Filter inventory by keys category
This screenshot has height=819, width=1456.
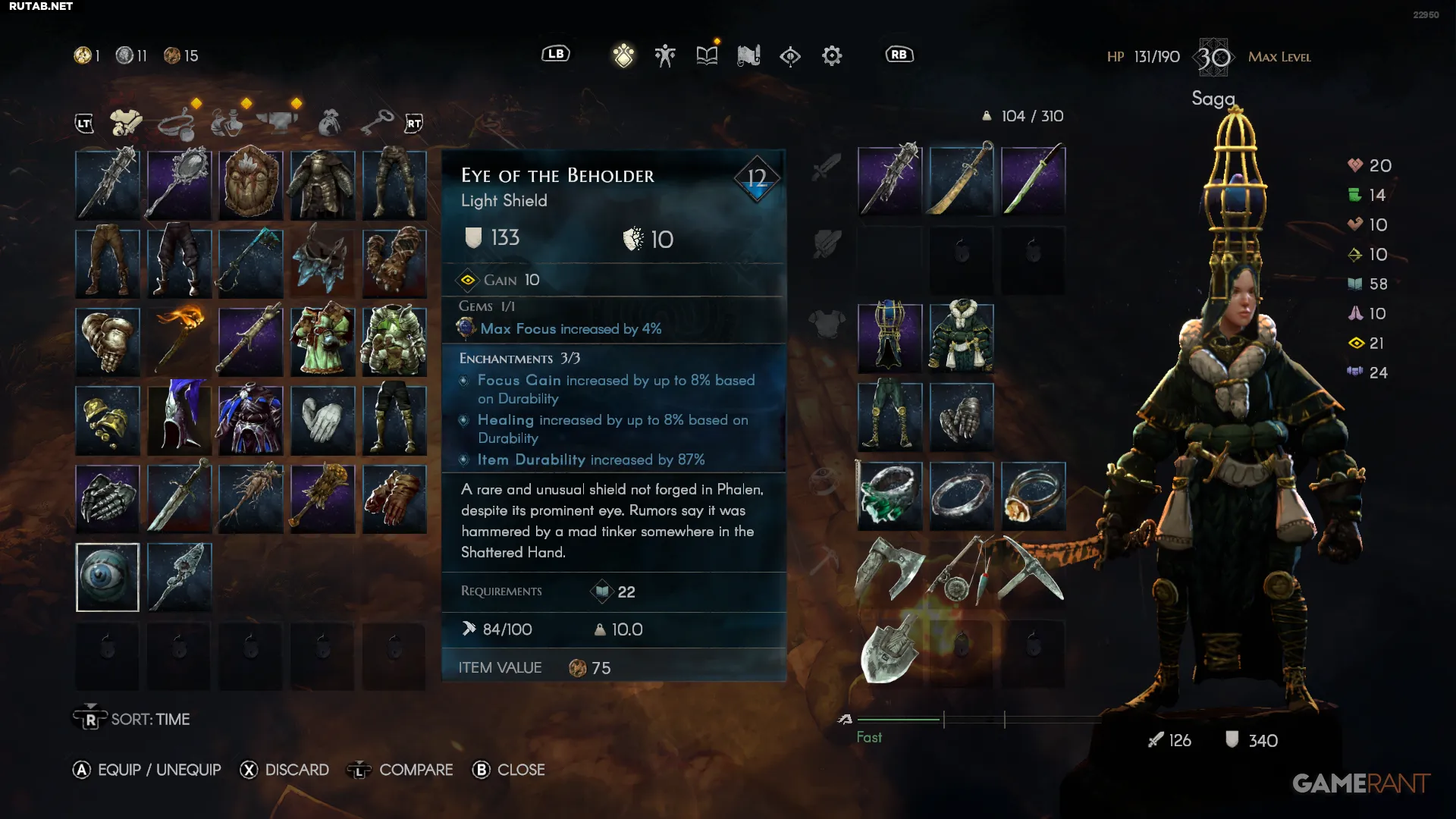pyautogui.click(x=377, y=122)
